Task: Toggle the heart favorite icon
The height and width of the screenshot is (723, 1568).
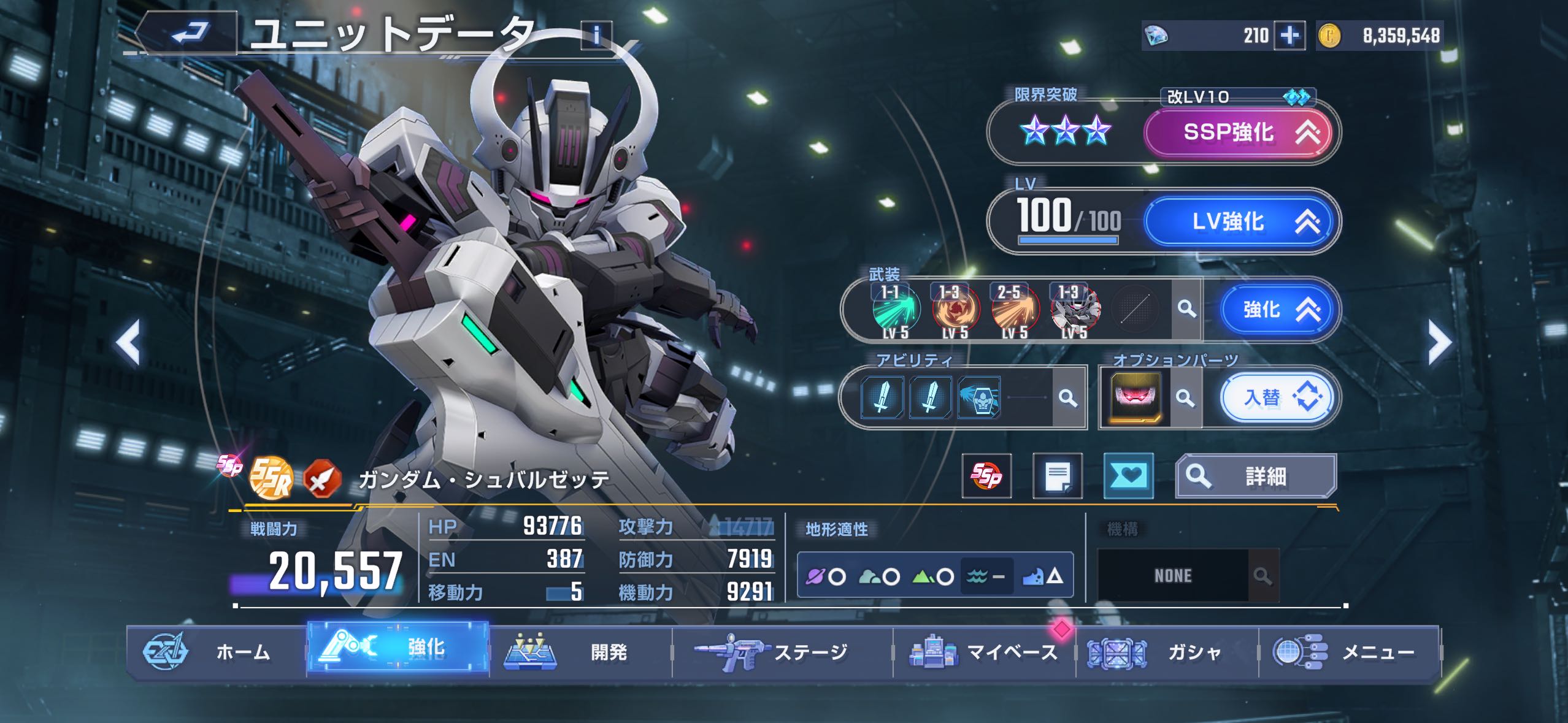Action: (1128, 476)
